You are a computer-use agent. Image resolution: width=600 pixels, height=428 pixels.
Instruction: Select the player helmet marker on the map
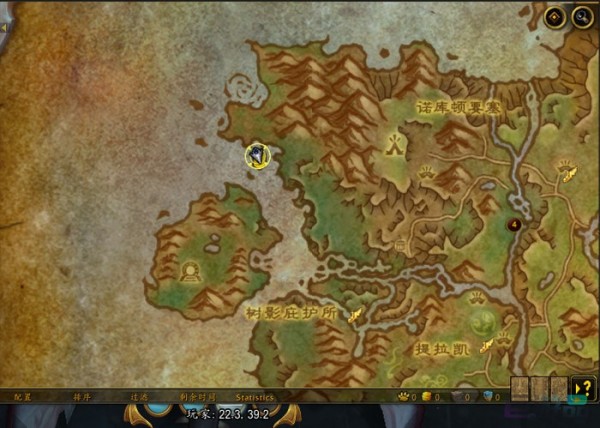[x=259, y=155]
